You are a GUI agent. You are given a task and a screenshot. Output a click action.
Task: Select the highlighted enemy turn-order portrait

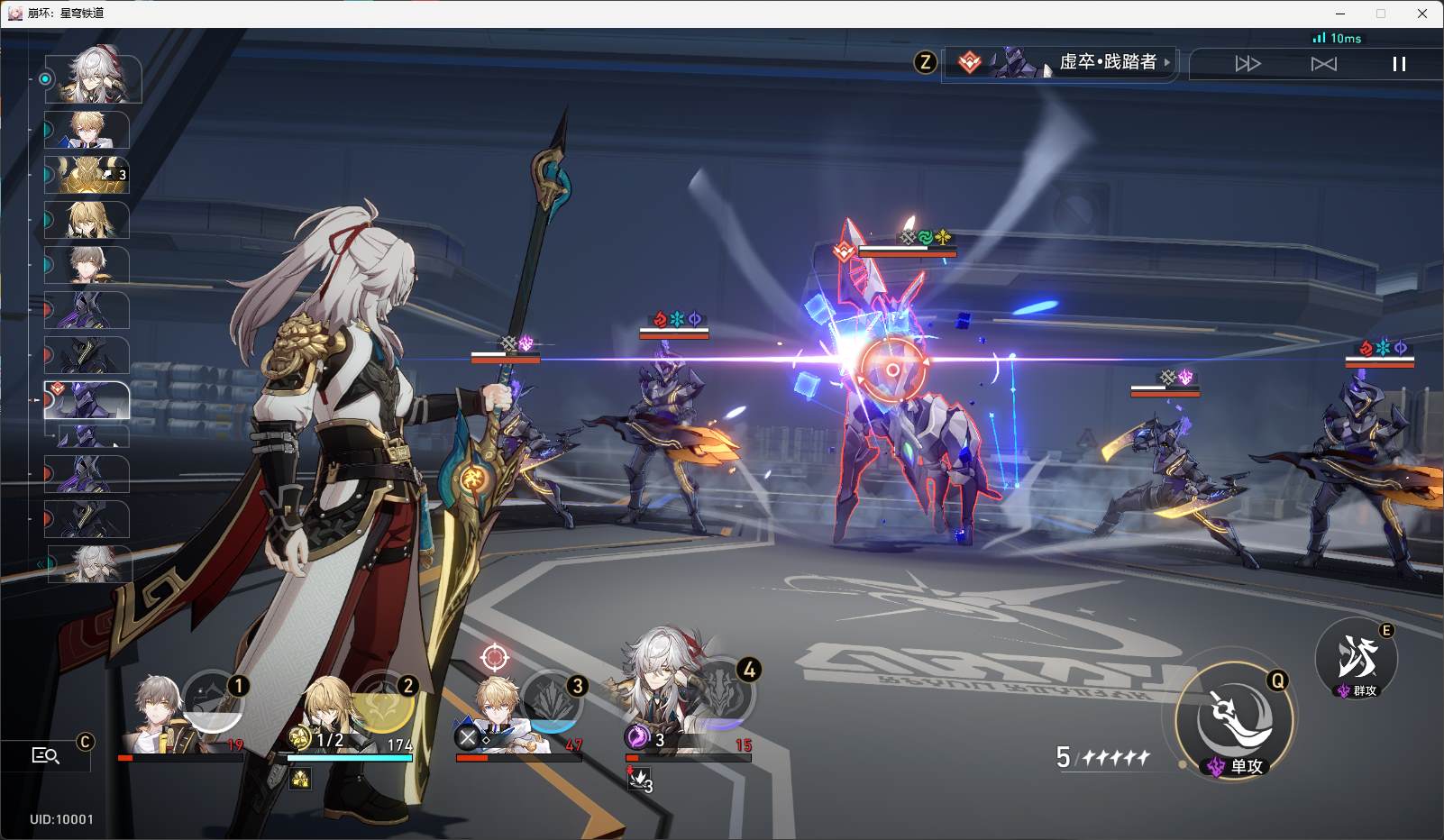click(87, 400)
